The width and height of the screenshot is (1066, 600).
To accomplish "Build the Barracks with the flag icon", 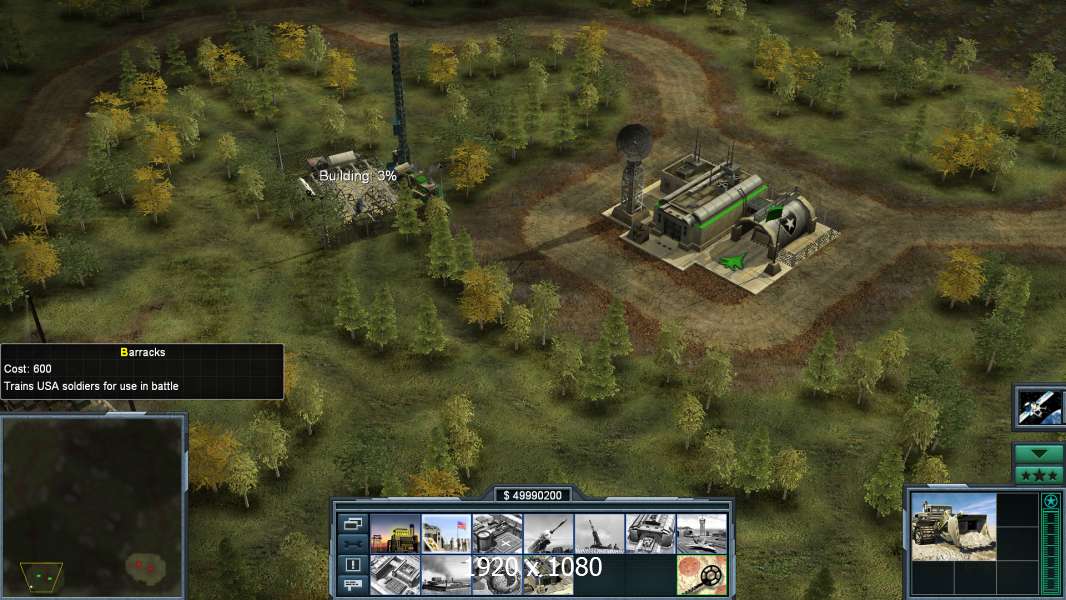I will (x=446, y=534).
